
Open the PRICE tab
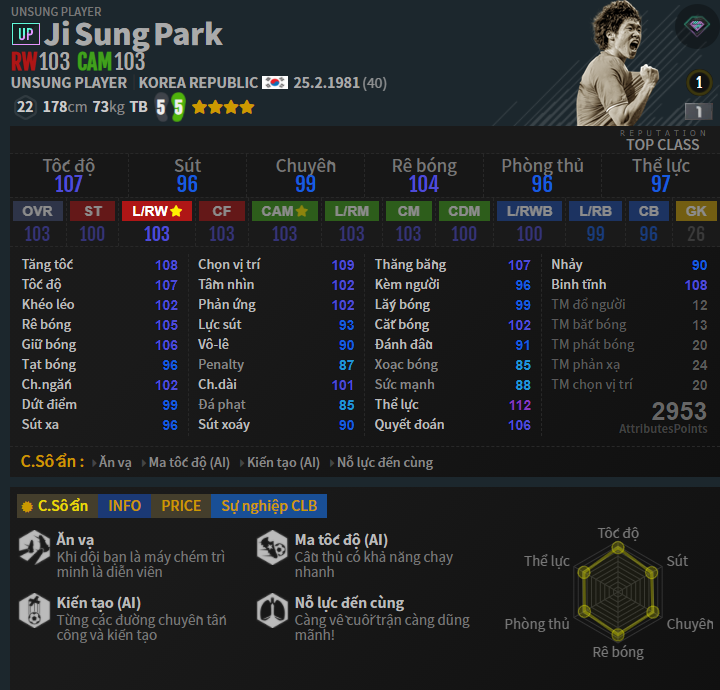click(181, 506)
